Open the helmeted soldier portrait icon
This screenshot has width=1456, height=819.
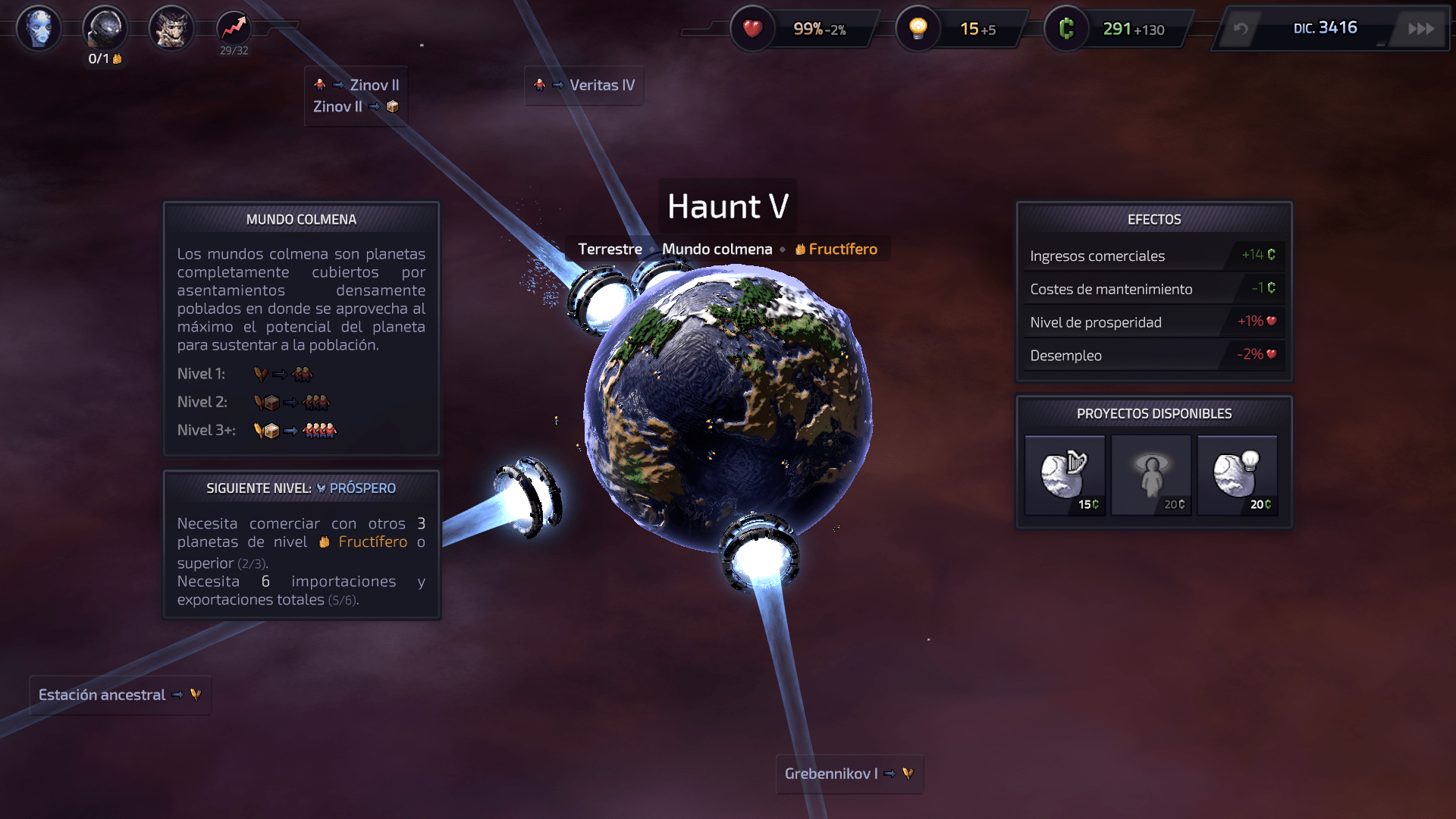pos(105,29)
